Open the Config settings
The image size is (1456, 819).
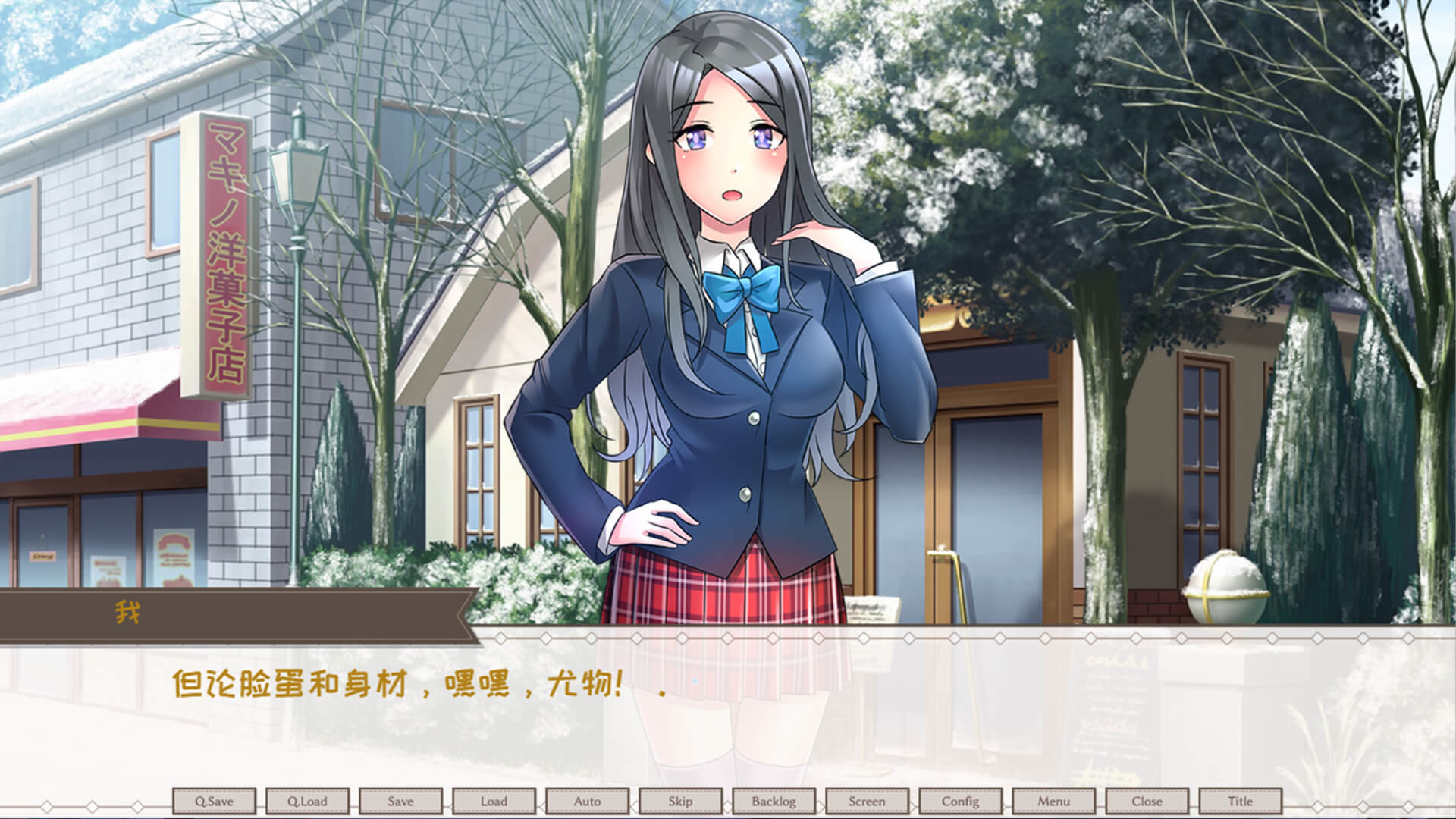(960, 801)
